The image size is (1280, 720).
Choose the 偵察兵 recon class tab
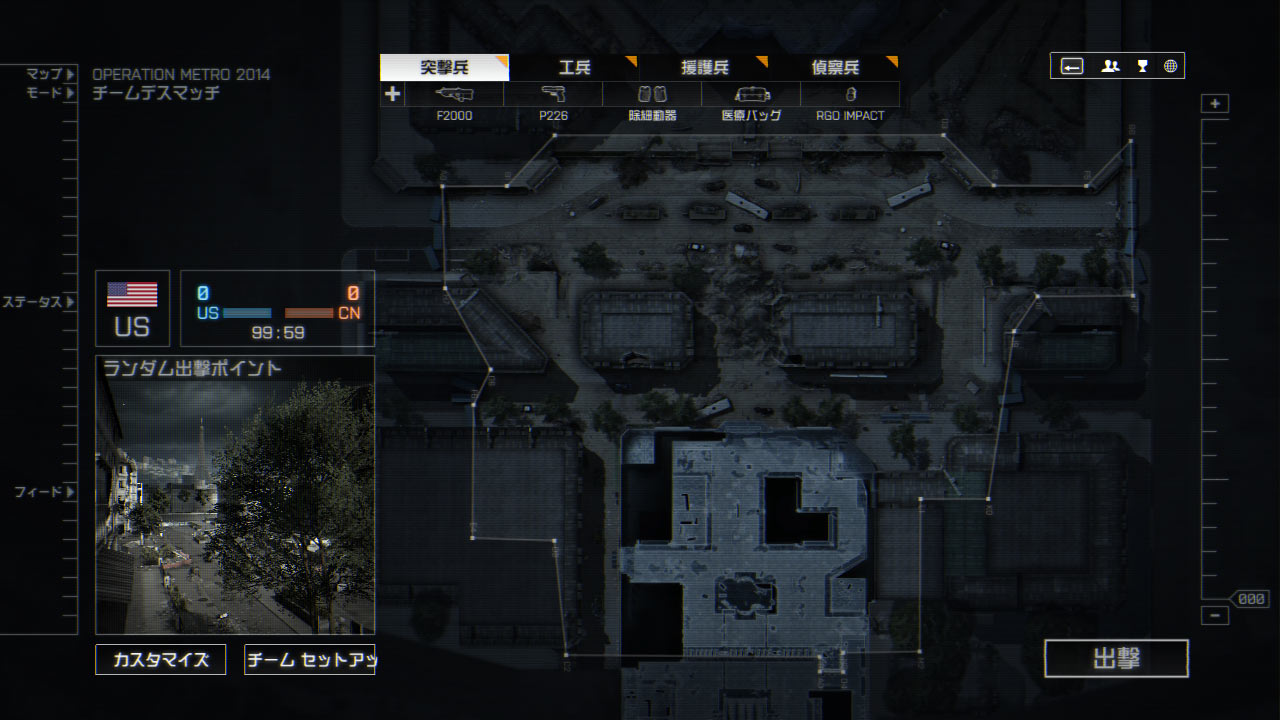click(835, 68)
